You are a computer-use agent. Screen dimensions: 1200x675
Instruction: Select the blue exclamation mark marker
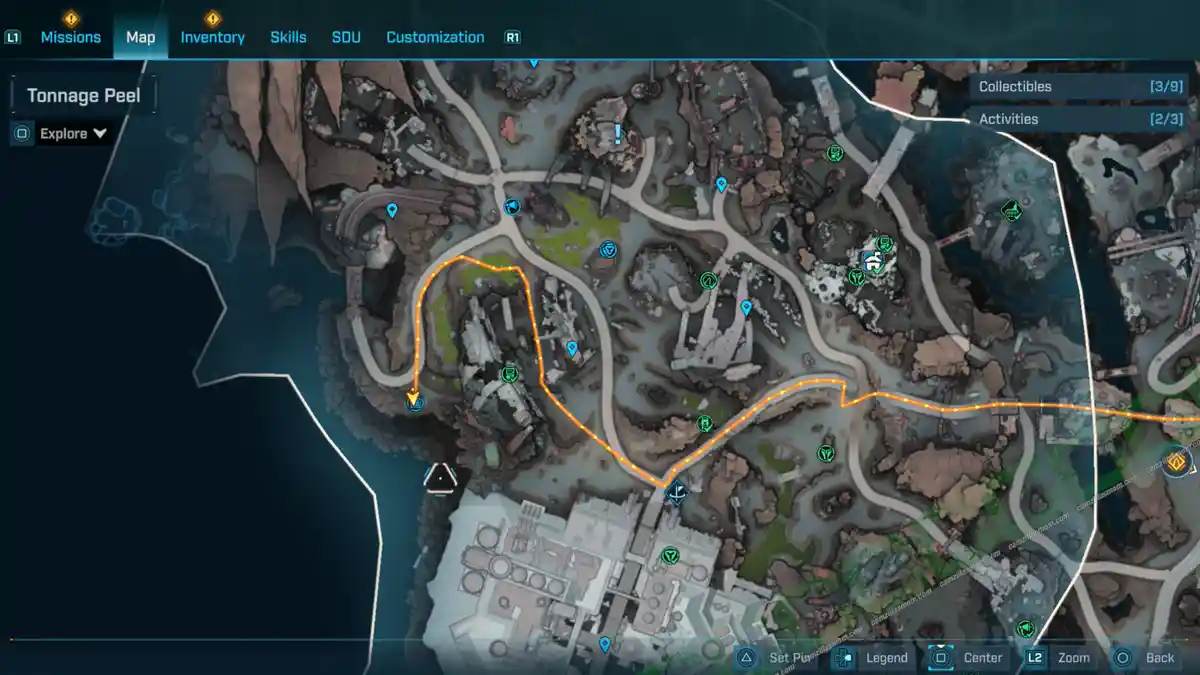point(619,132)
